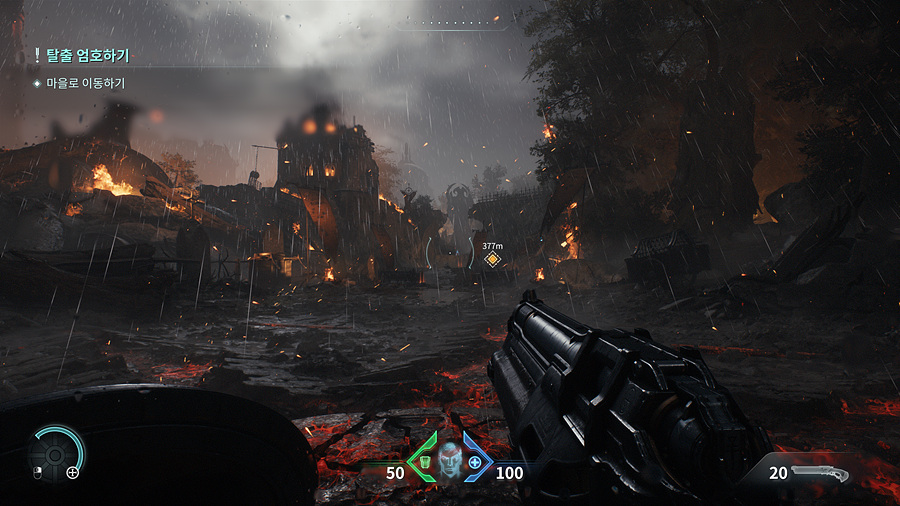Click the blue health cross icon
This screenshot has width=900, height=506.
(474, 463)
